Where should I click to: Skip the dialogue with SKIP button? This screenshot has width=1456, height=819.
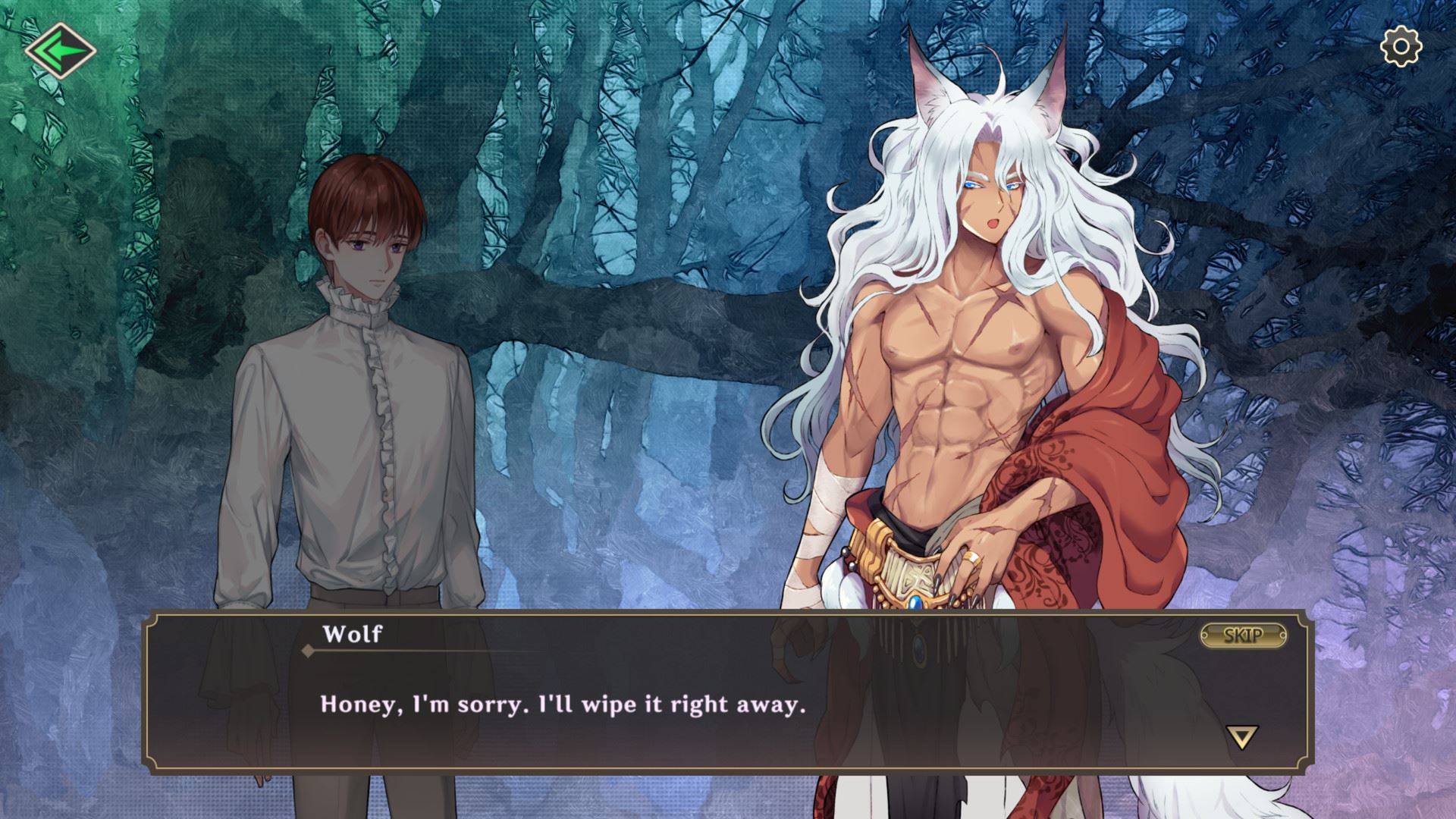click(1243, 635)
